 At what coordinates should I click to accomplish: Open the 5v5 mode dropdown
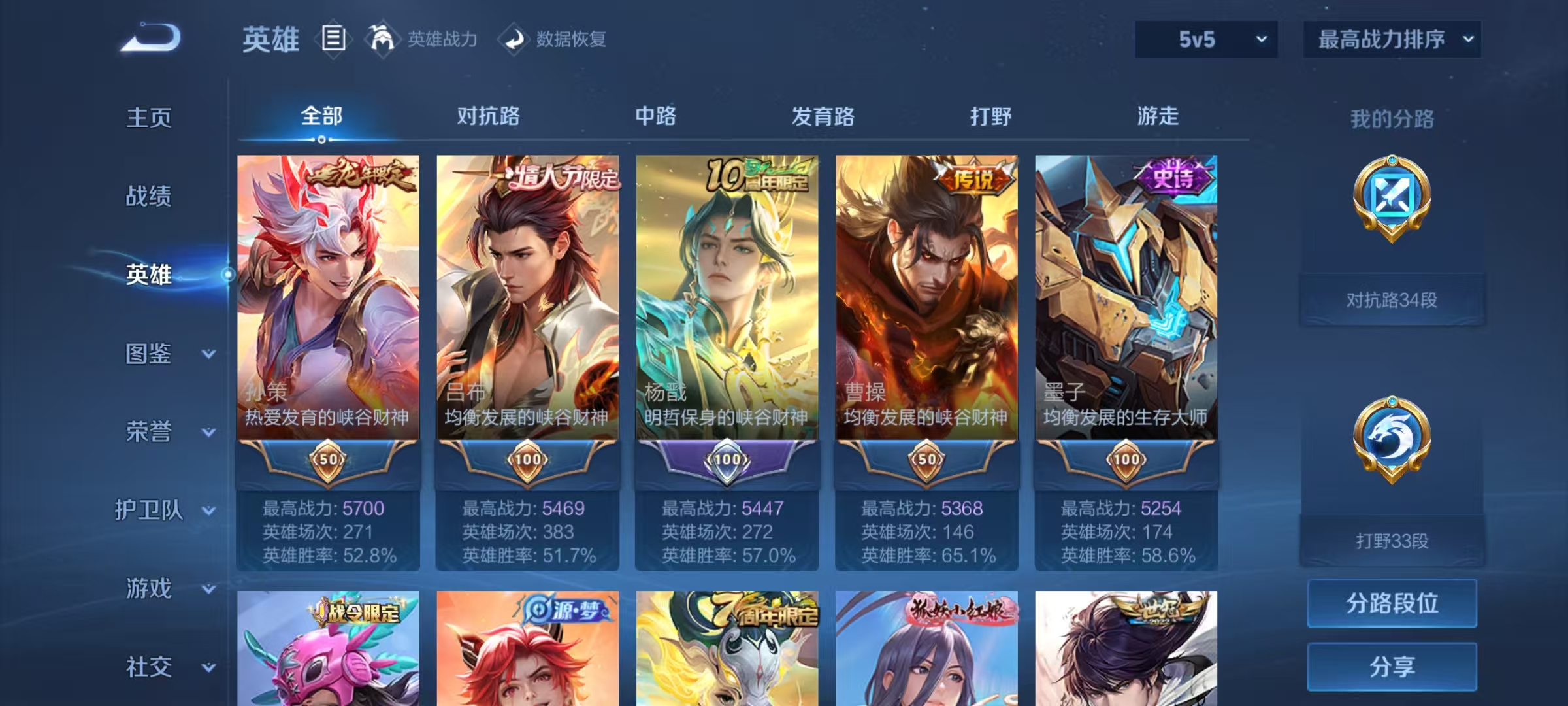[1205, 39]
